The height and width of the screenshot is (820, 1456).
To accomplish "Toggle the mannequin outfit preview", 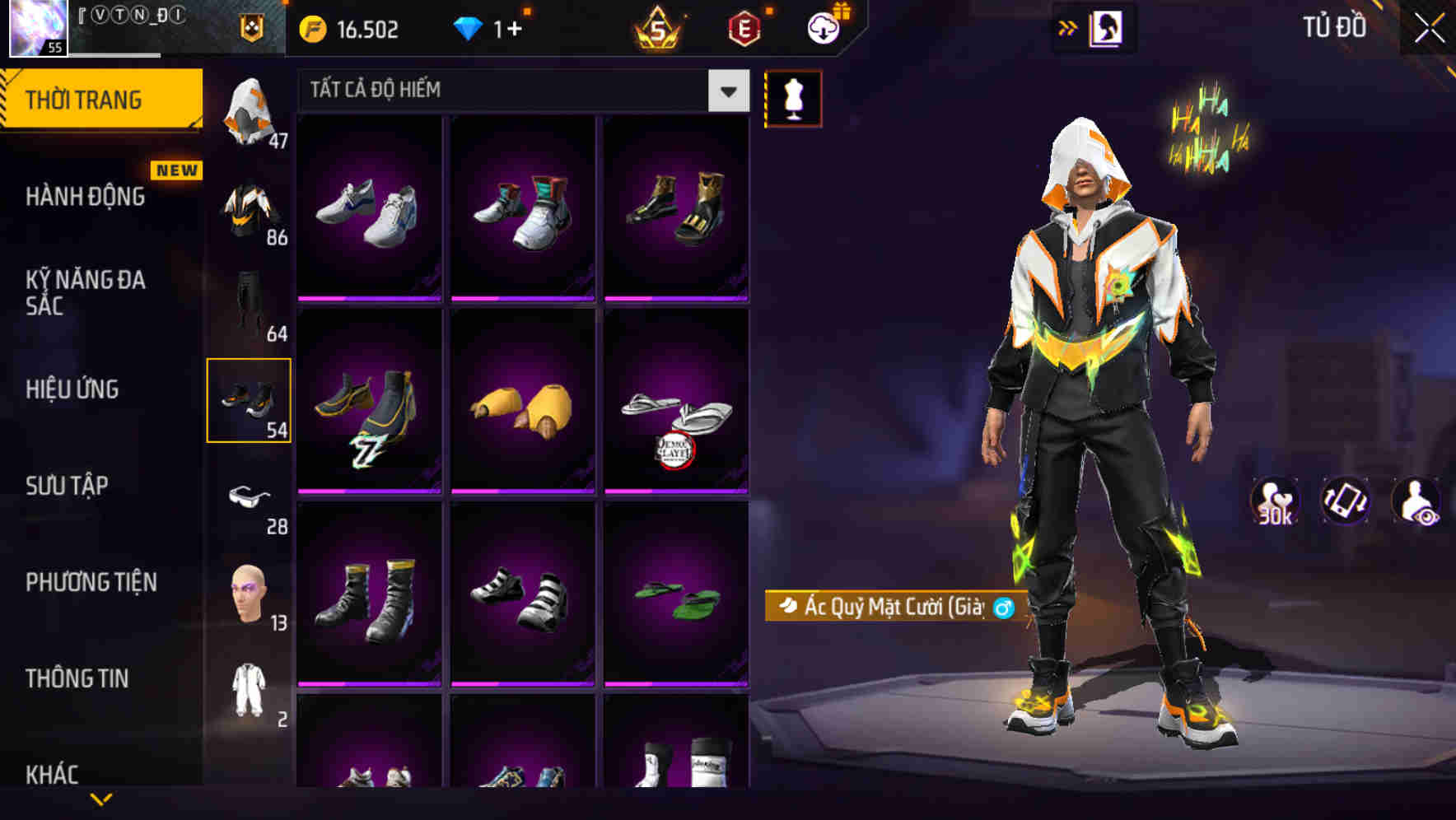I will (793, 97).
